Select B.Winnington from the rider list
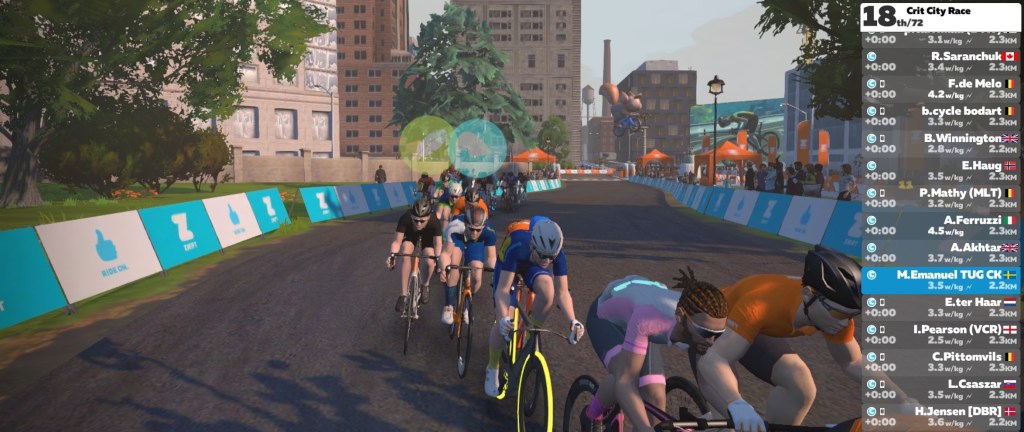Image resolution: width=1024 pixels, height=432 pixels. [x=940, y=144]
